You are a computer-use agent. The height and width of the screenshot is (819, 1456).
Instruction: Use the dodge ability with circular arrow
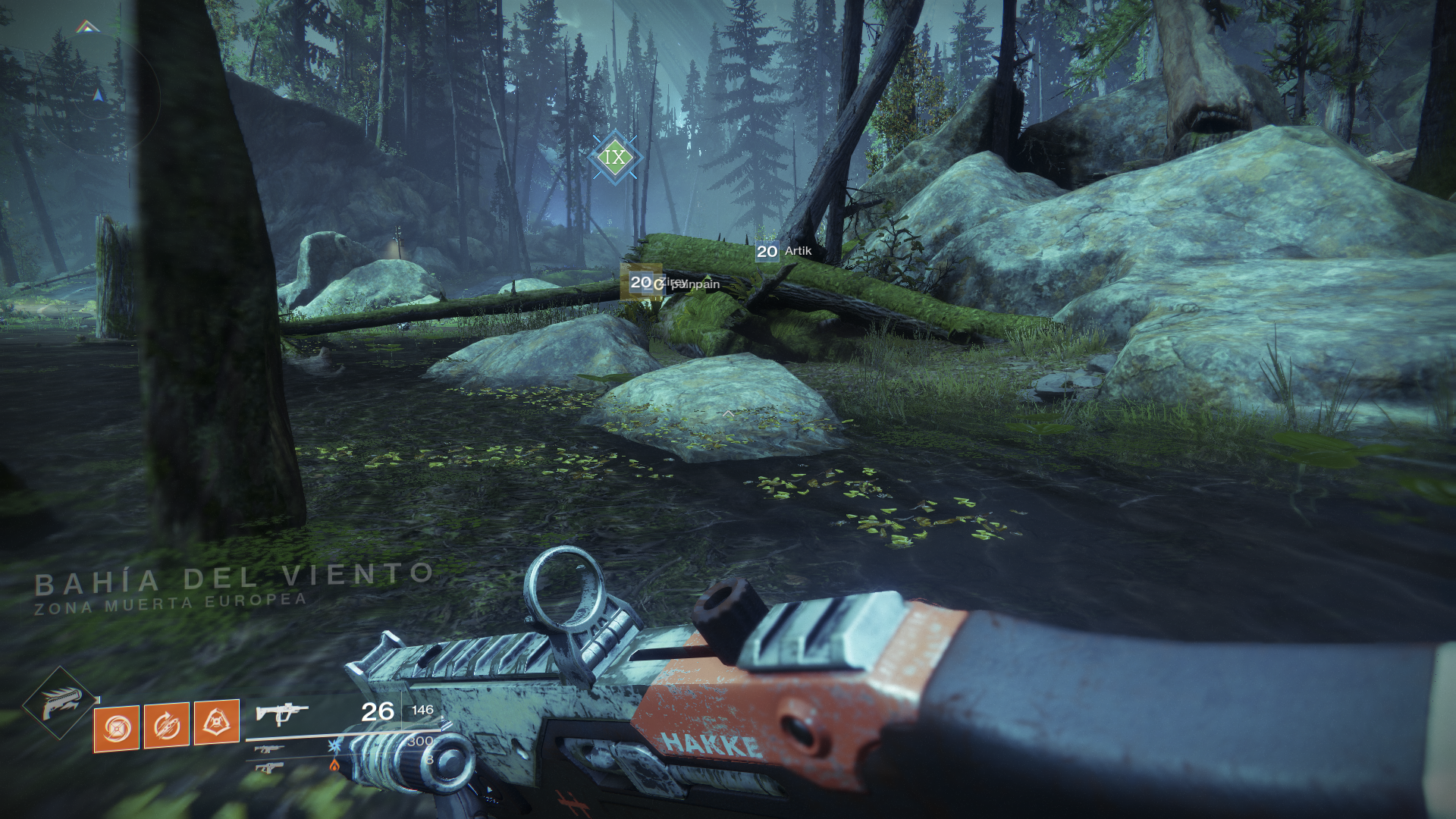tap(167, 726)
